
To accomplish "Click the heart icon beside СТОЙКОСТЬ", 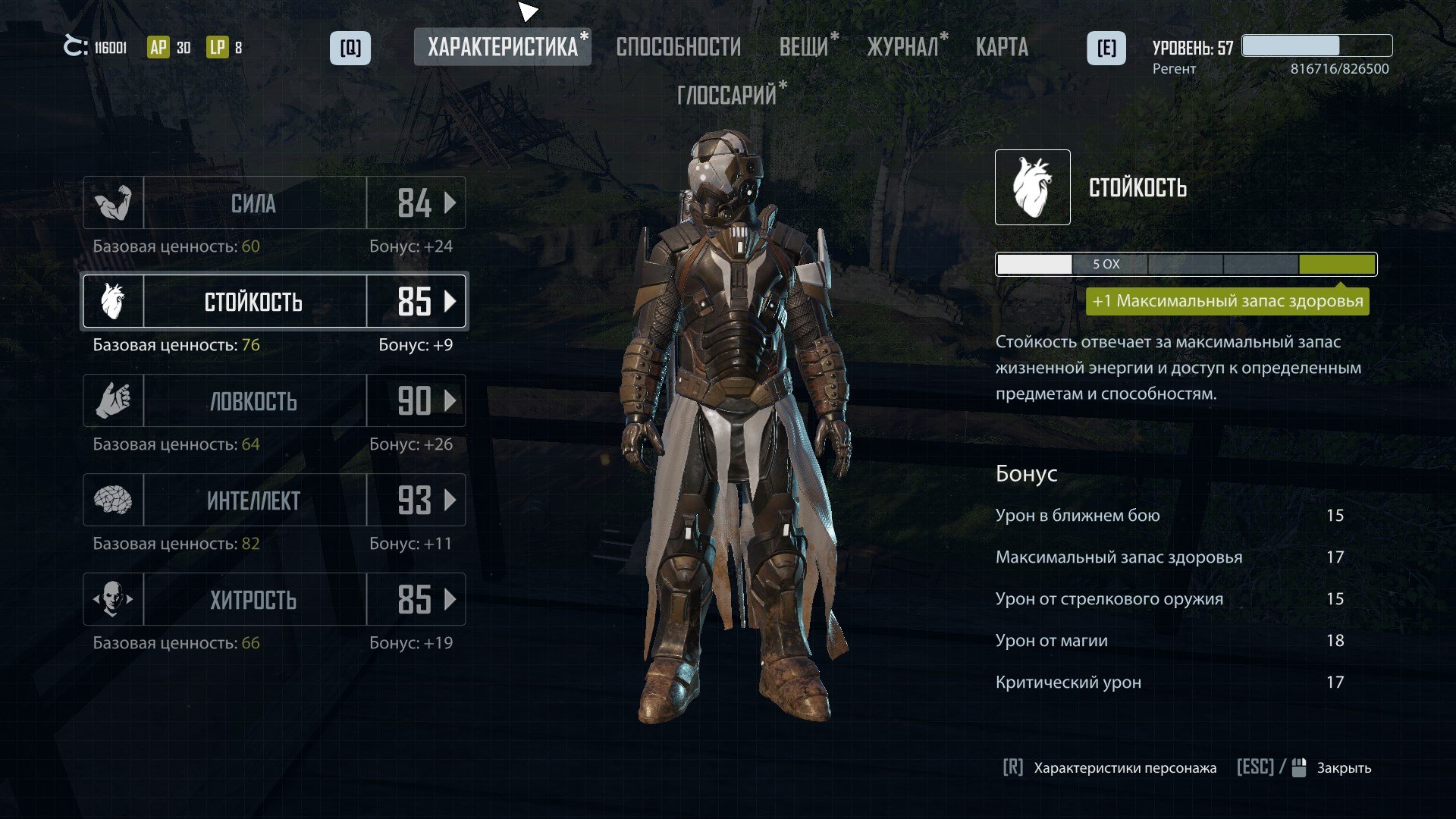I will point(114,301).
